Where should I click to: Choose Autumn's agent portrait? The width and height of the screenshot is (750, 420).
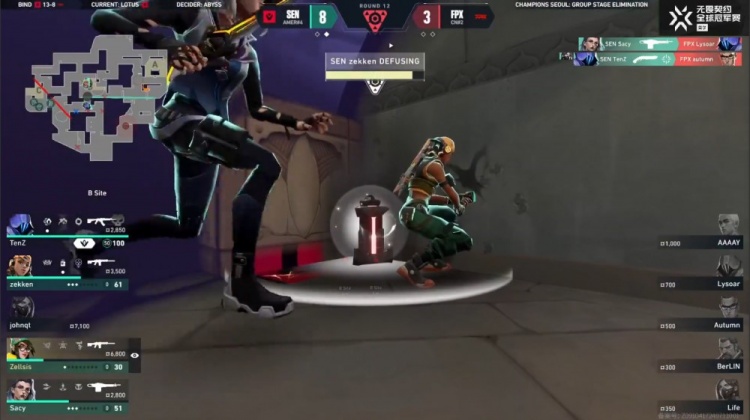(x=728, y=309)
